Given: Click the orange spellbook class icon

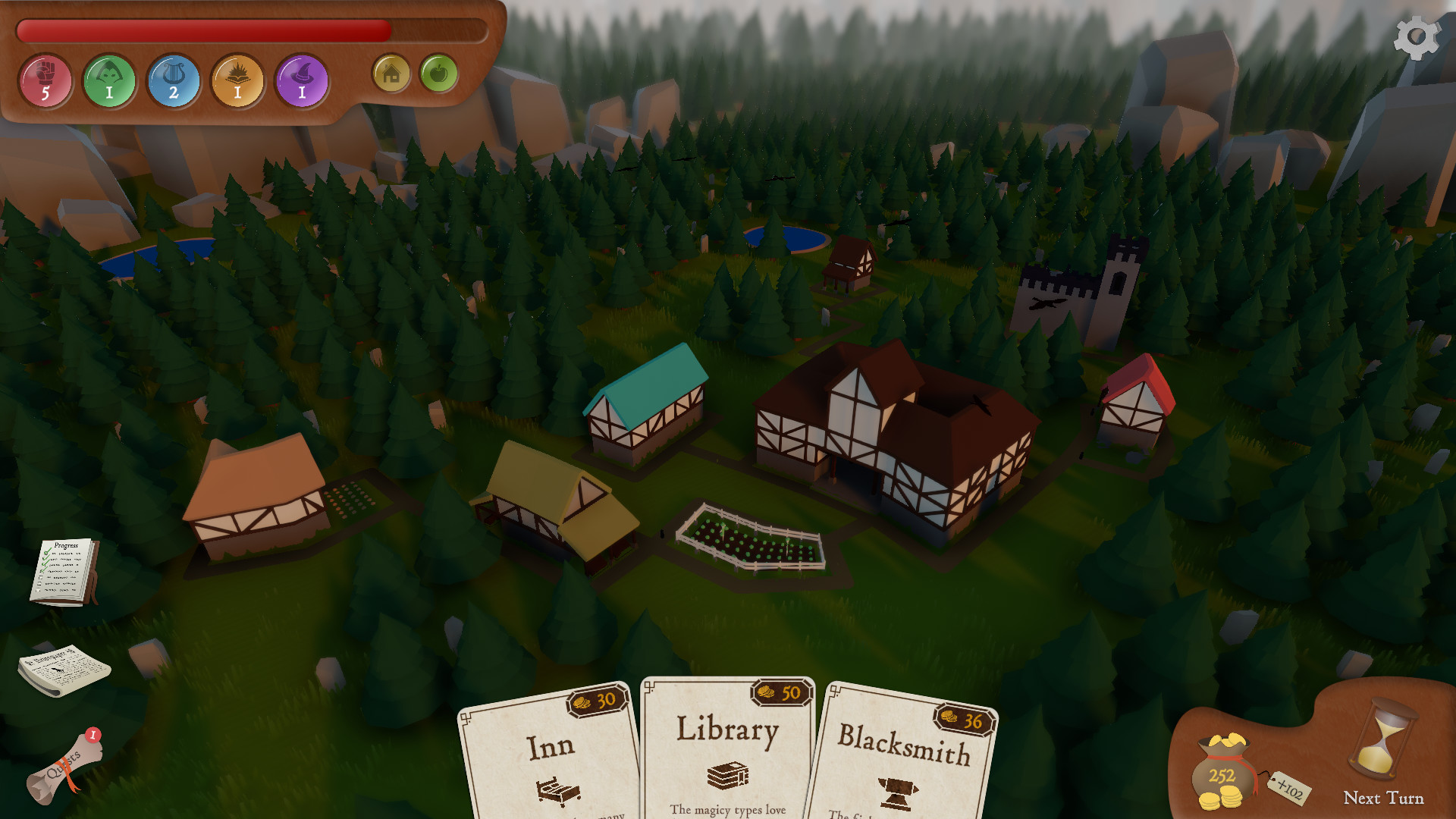Looking at the screenshot, I should [x=237, y=80].
